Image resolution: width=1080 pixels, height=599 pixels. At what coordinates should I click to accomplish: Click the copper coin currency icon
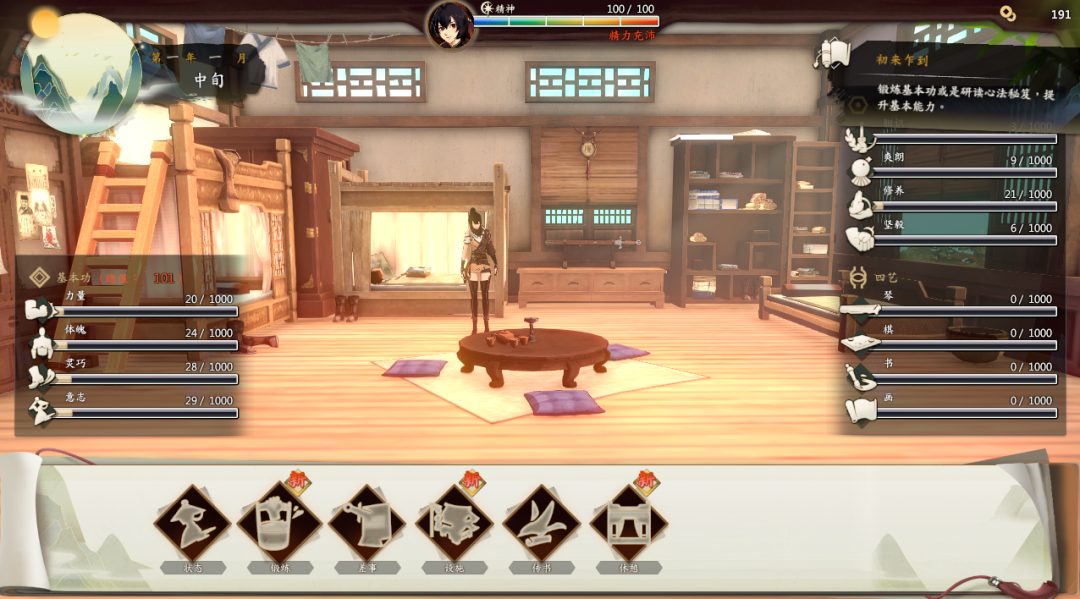[1008, 14]
